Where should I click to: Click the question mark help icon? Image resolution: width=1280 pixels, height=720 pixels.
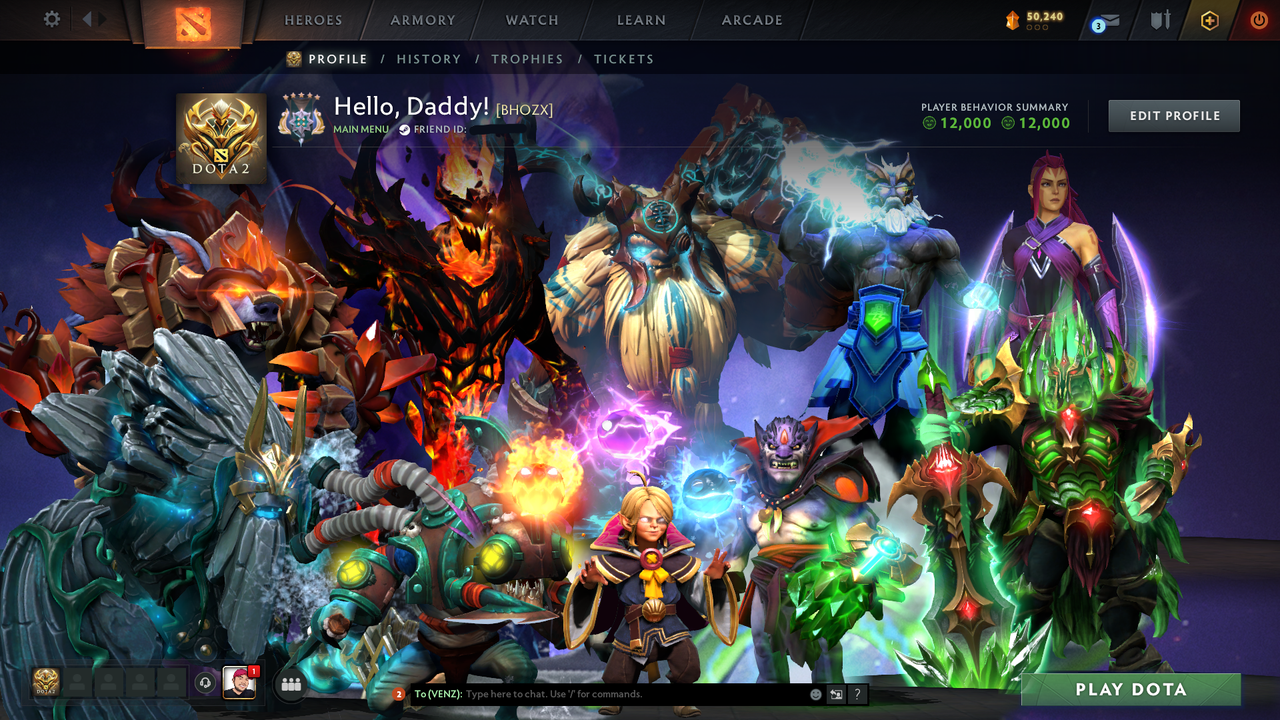(858, 693)
